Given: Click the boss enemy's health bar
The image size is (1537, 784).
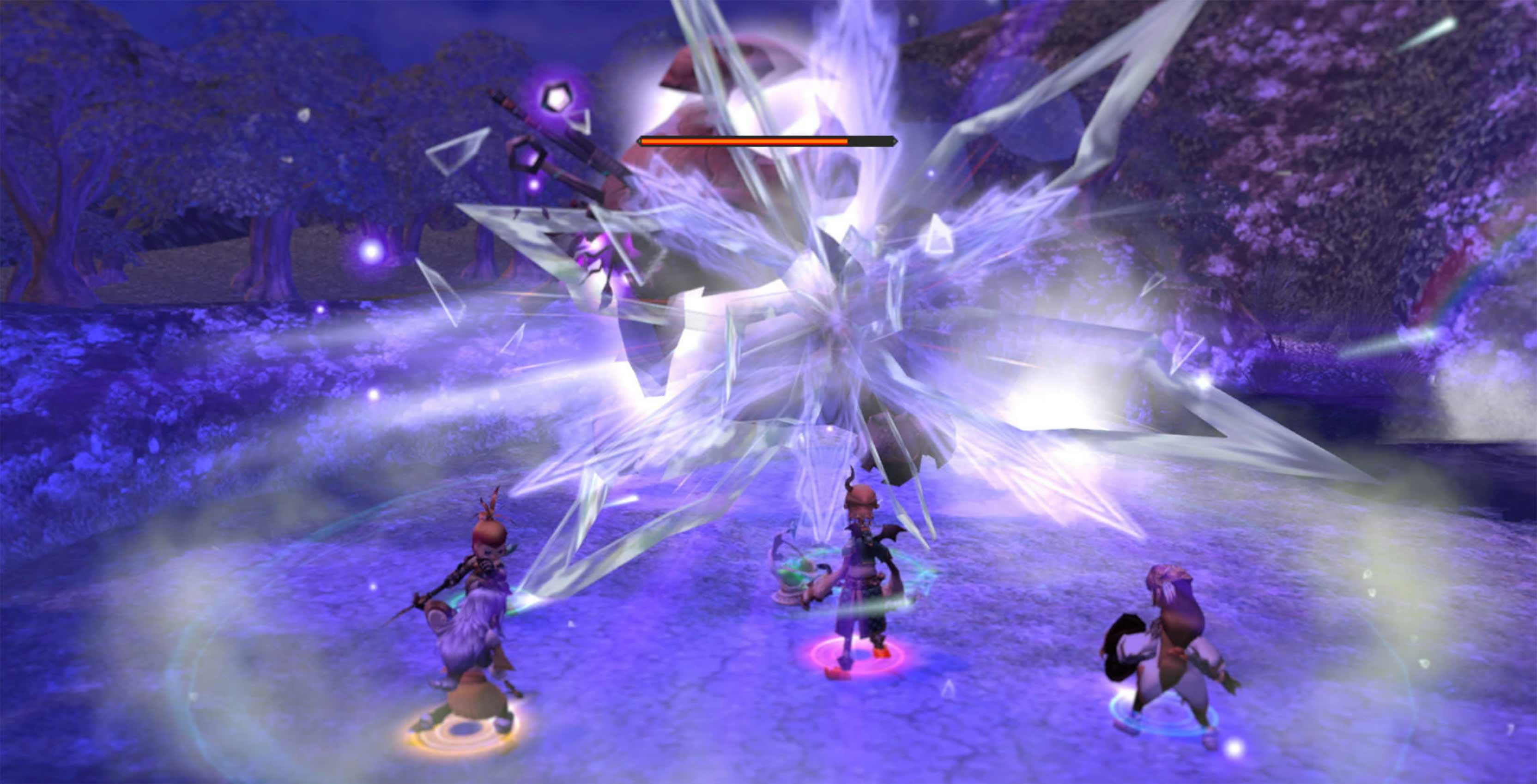Looking at the screenshot, I should [x=766, y=141].
